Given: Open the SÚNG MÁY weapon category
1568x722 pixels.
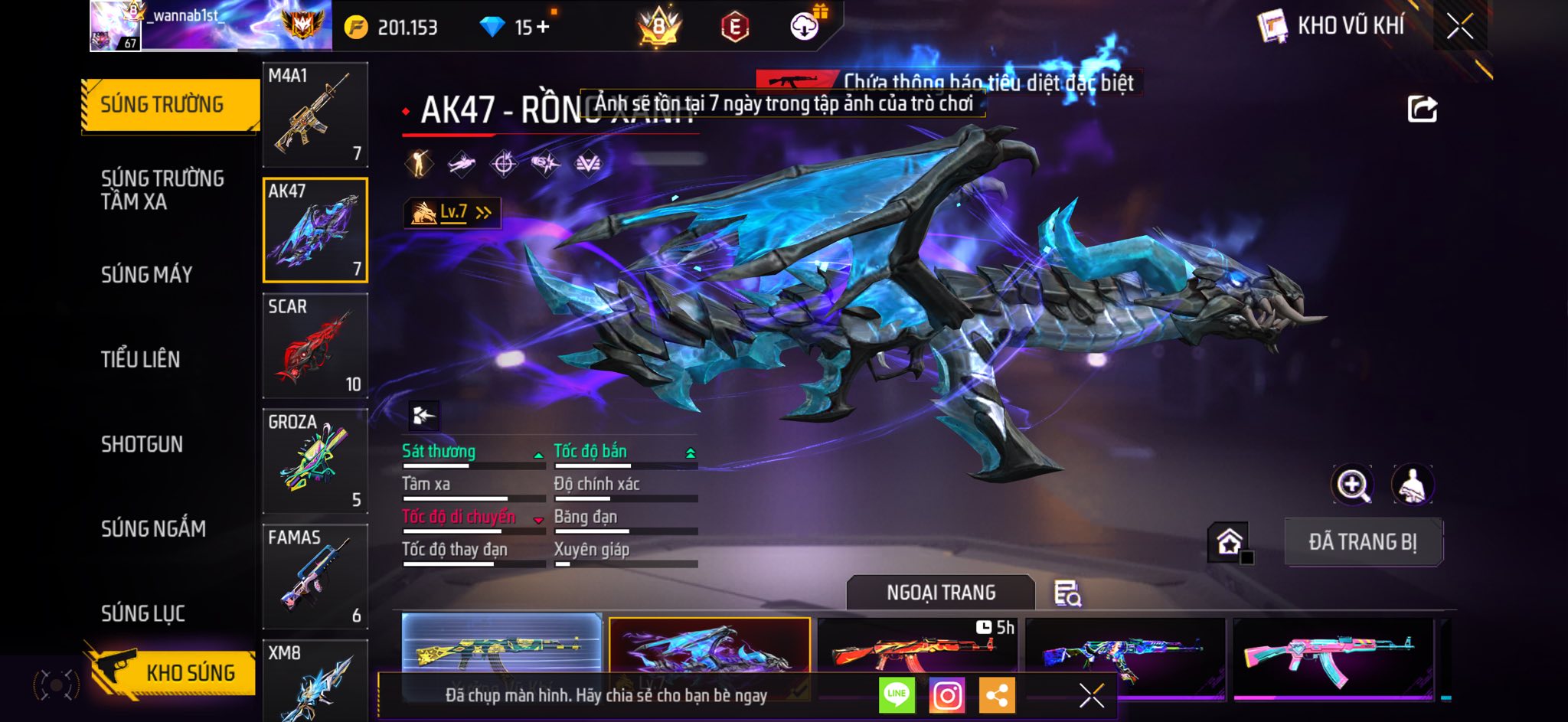Looking at the screenshot, I should pyautogui.click(x=146, y=275).
